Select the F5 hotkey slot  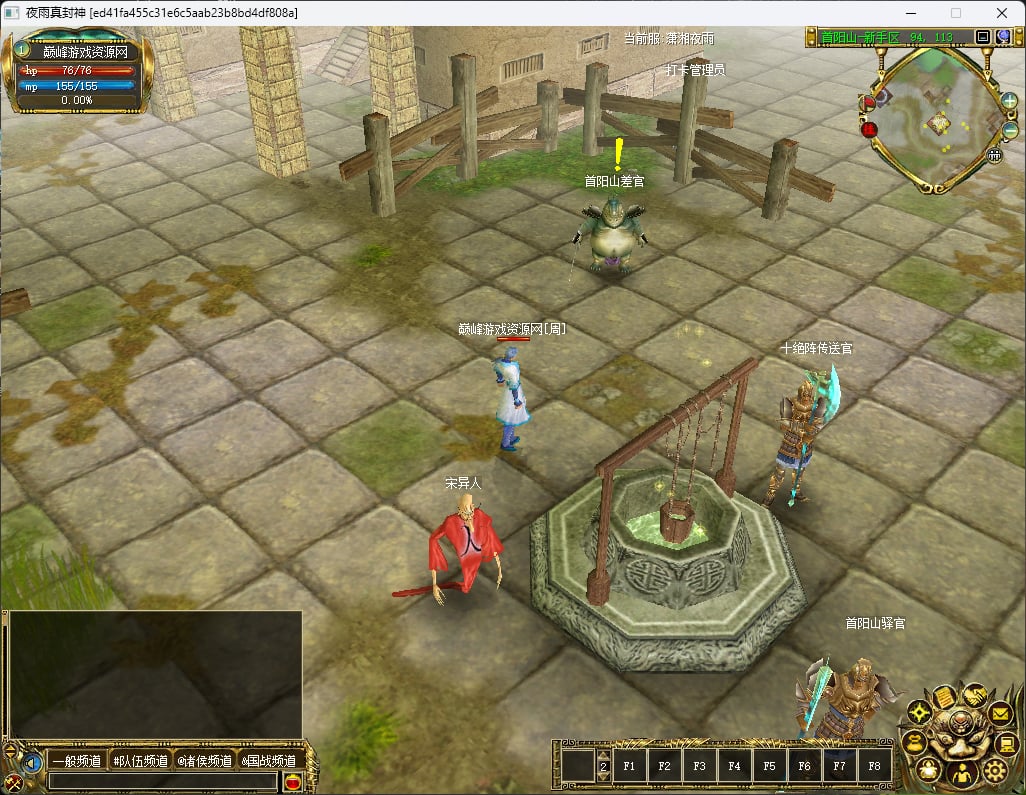coord(769,767)
